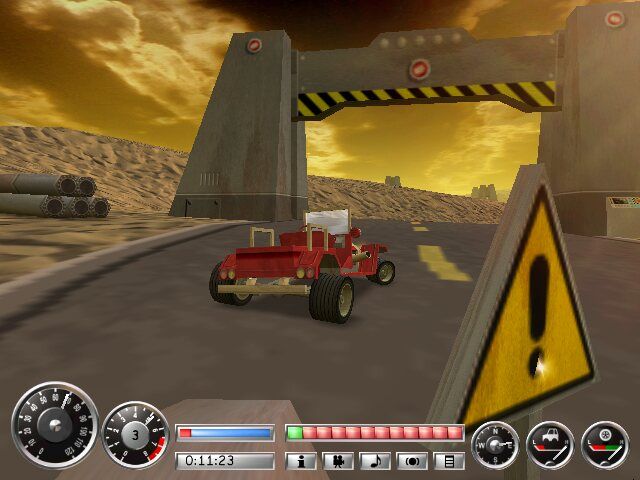This screenshot has height=480, width=640.
Task: Toggle music with the note button
Action: (x=376, y=461)
